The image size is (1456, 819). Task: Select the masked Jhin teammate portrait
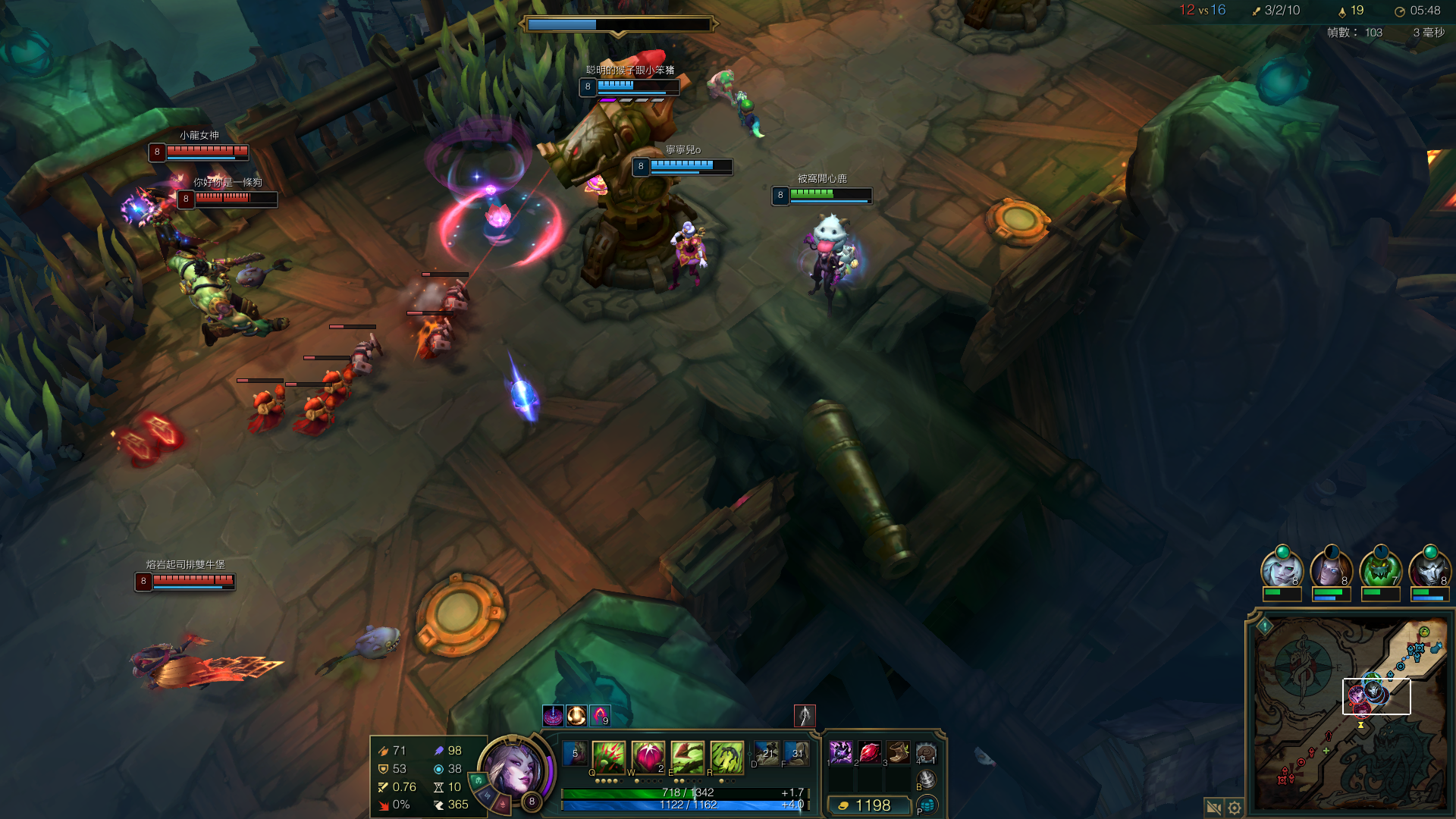point(1429,569)
